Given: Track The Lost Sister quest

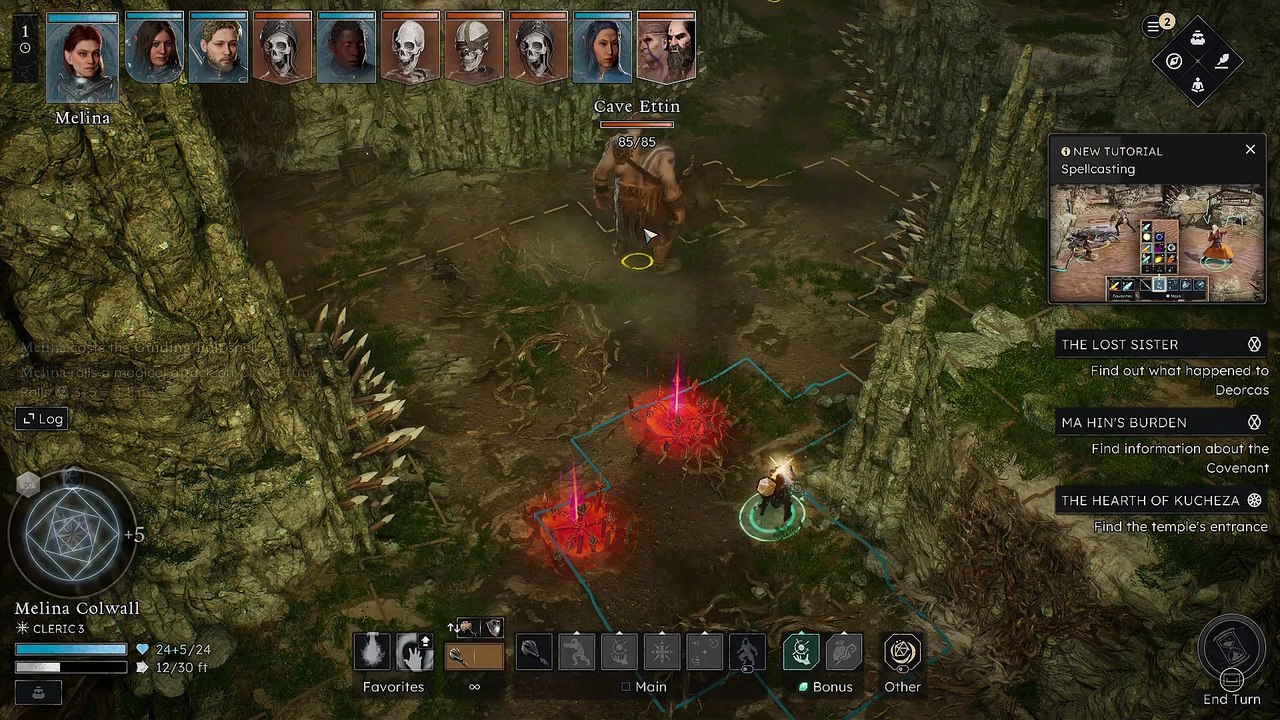Looking at the screenshot, I should (x=1254, y=344).
